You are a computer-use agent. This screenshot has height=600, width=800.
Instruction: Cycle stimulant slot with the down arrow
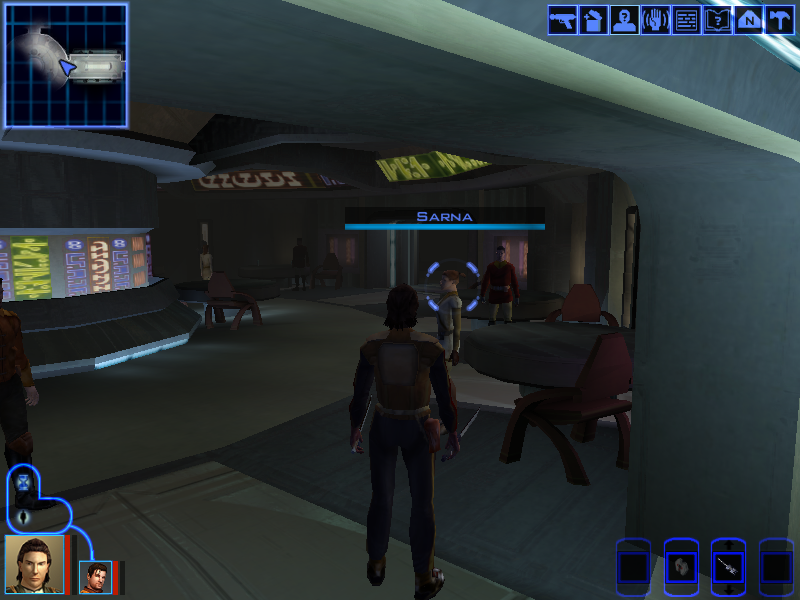[729, 591]
